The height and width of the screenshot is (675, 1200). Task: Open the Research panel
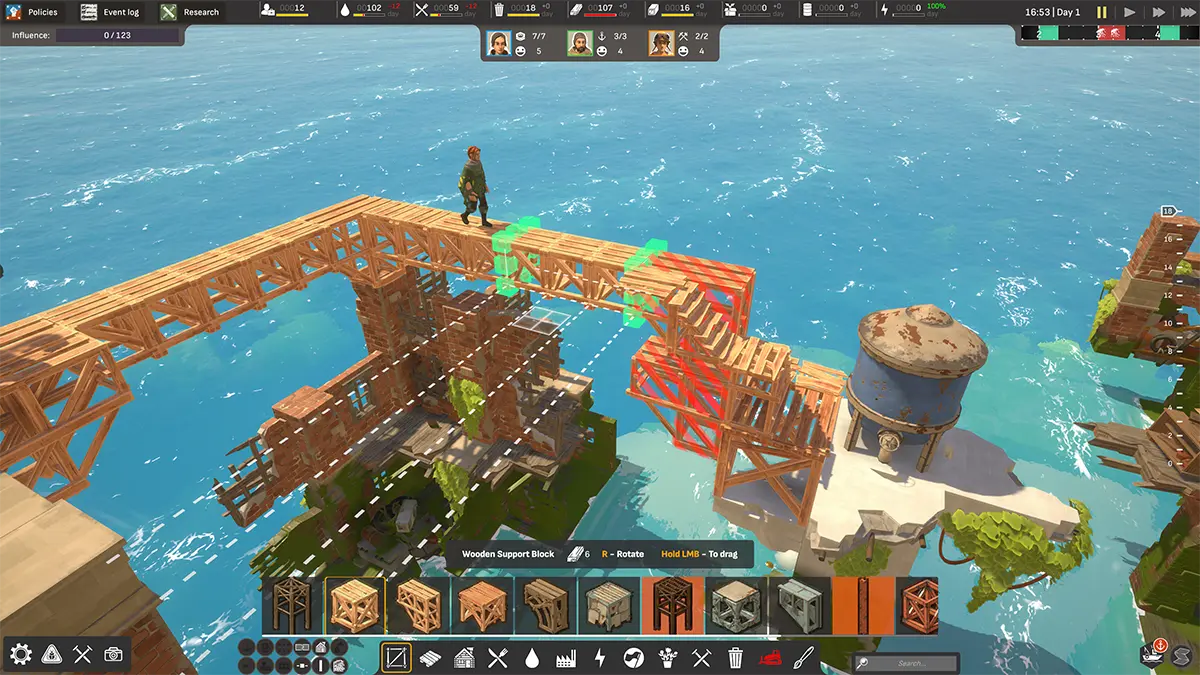pos(190,12)
